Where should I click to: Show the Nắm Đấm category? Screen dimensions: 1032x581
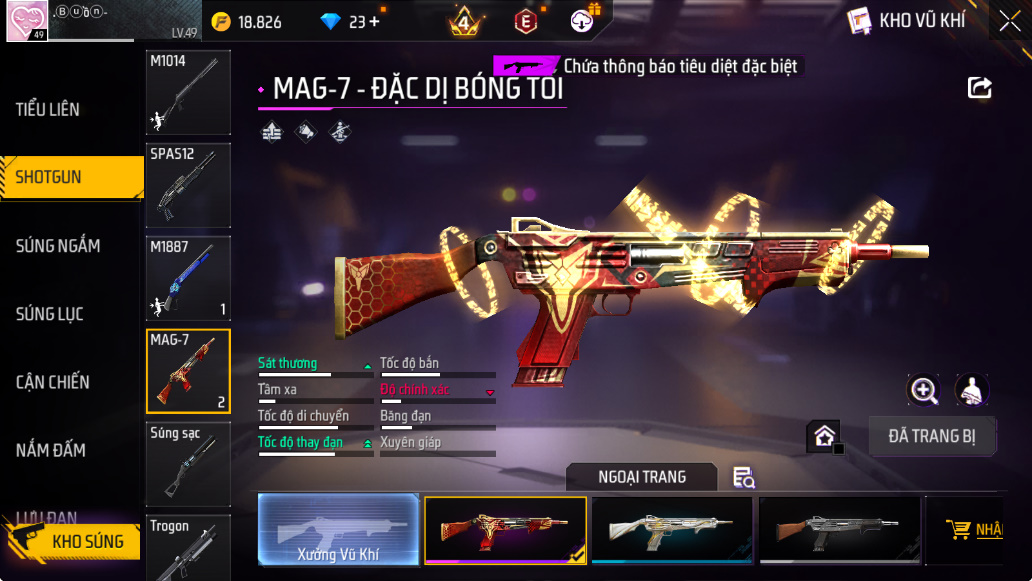click(x=50, y=450)
